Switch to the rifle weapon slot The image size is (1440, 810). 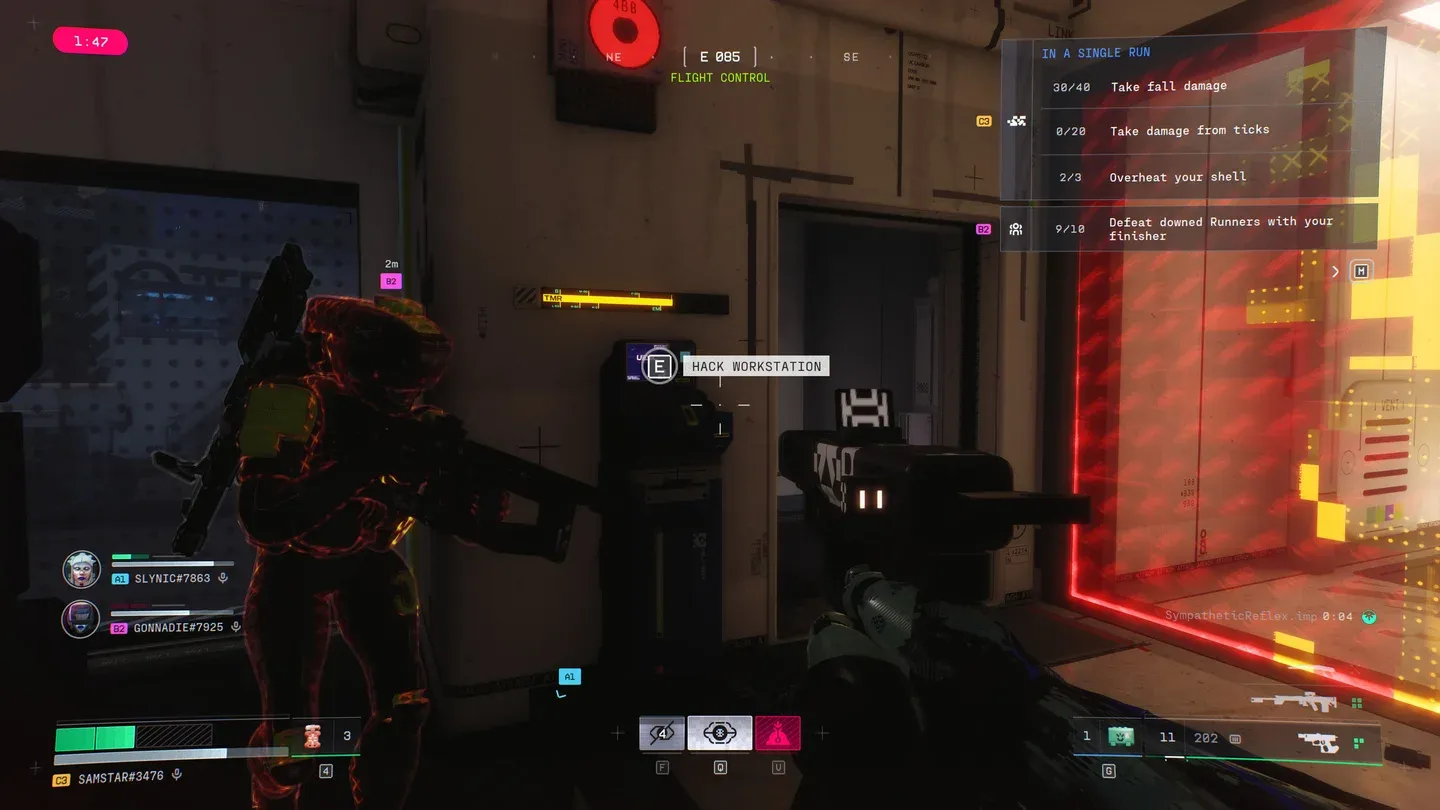point(1293,702)
